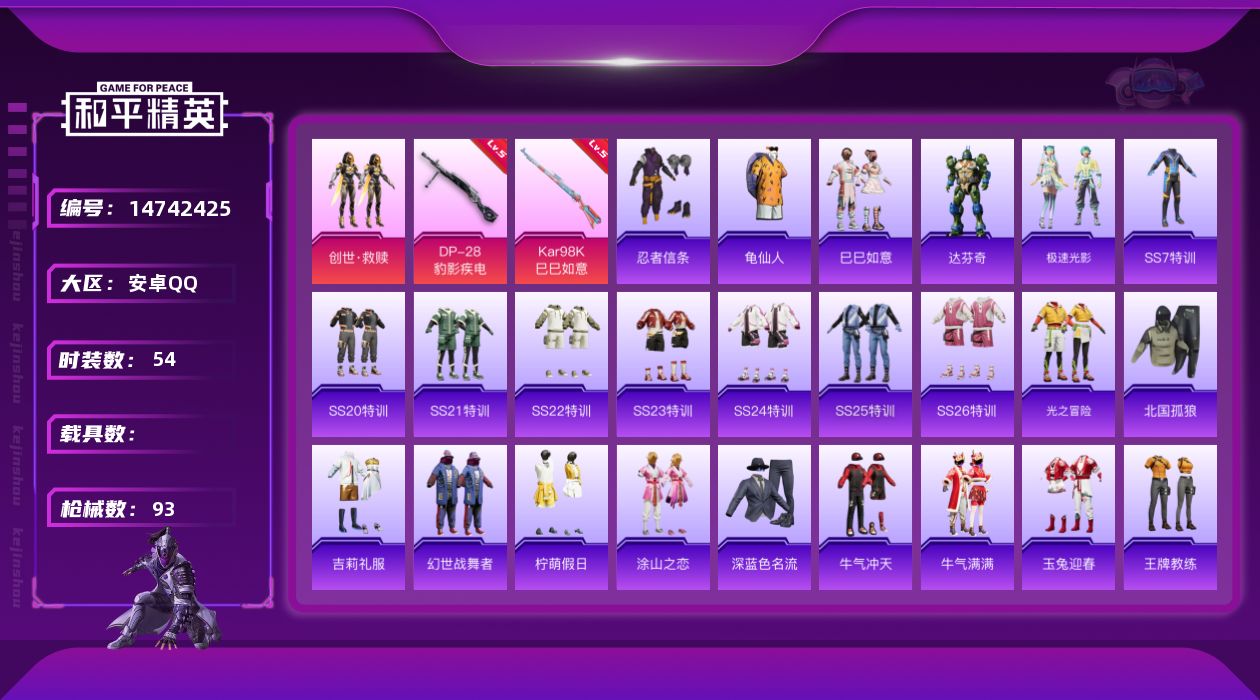Open the 忍者信条 outfit tile
The height and width of the screenshot is (700, 1260).
663,211
